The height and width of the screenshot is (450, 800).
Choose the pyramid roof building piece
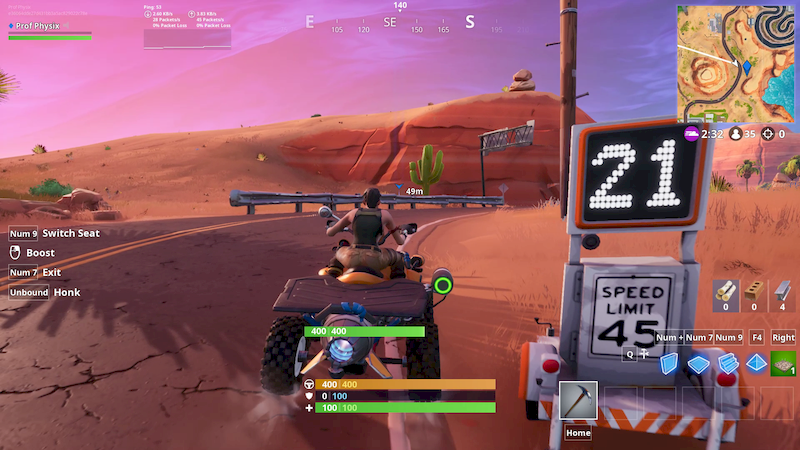coord(756,364)
